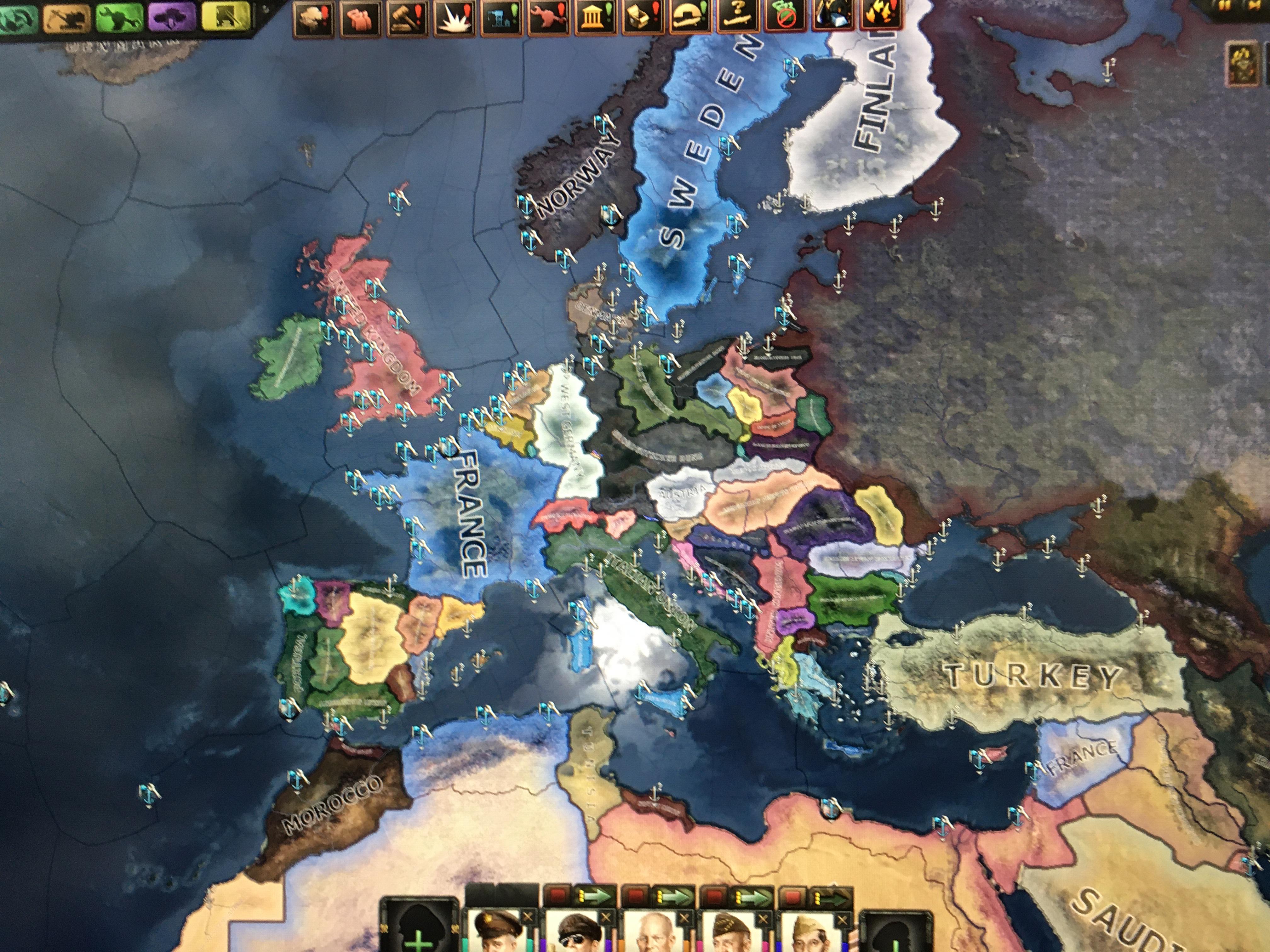The image size is (1270, 952).
Task: Expand the purple tree map mode option
Action: (172, 17)
